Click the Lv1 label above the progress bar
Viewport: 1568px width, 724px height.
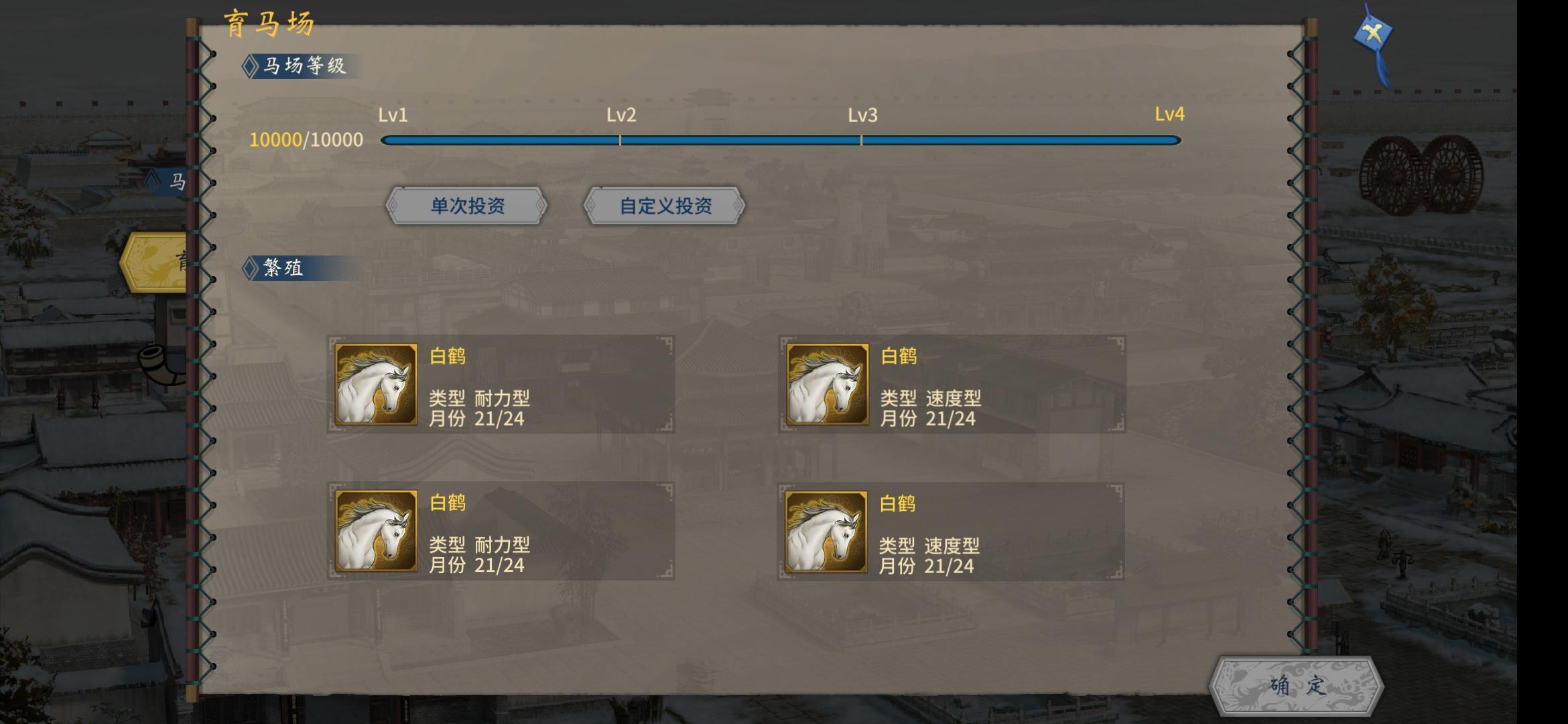[391, 115]
